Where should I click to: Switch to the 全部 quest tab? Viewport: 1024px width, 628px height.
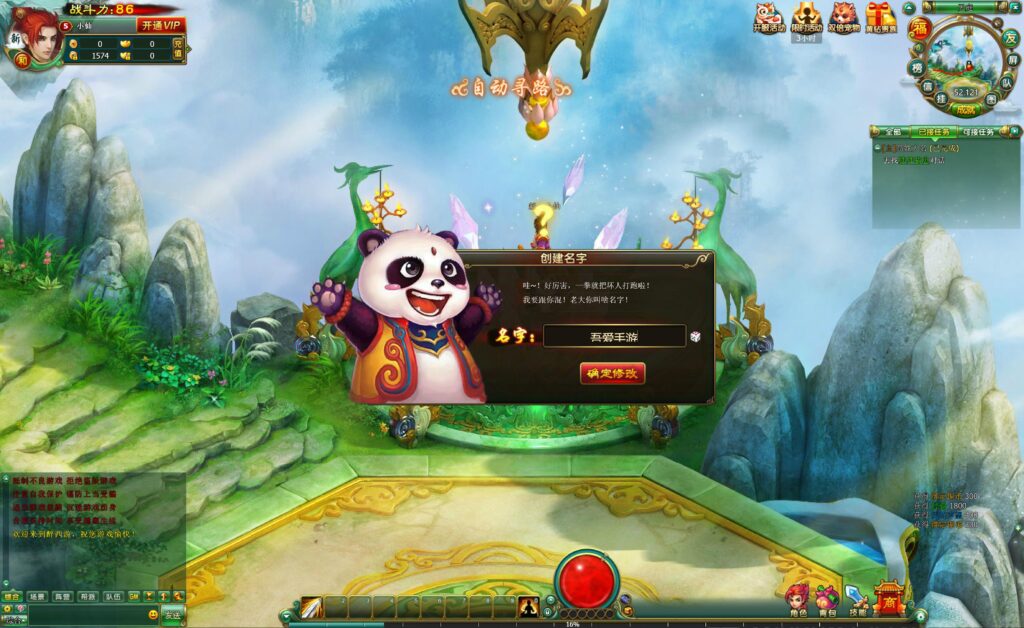click(x=891, y=132)
